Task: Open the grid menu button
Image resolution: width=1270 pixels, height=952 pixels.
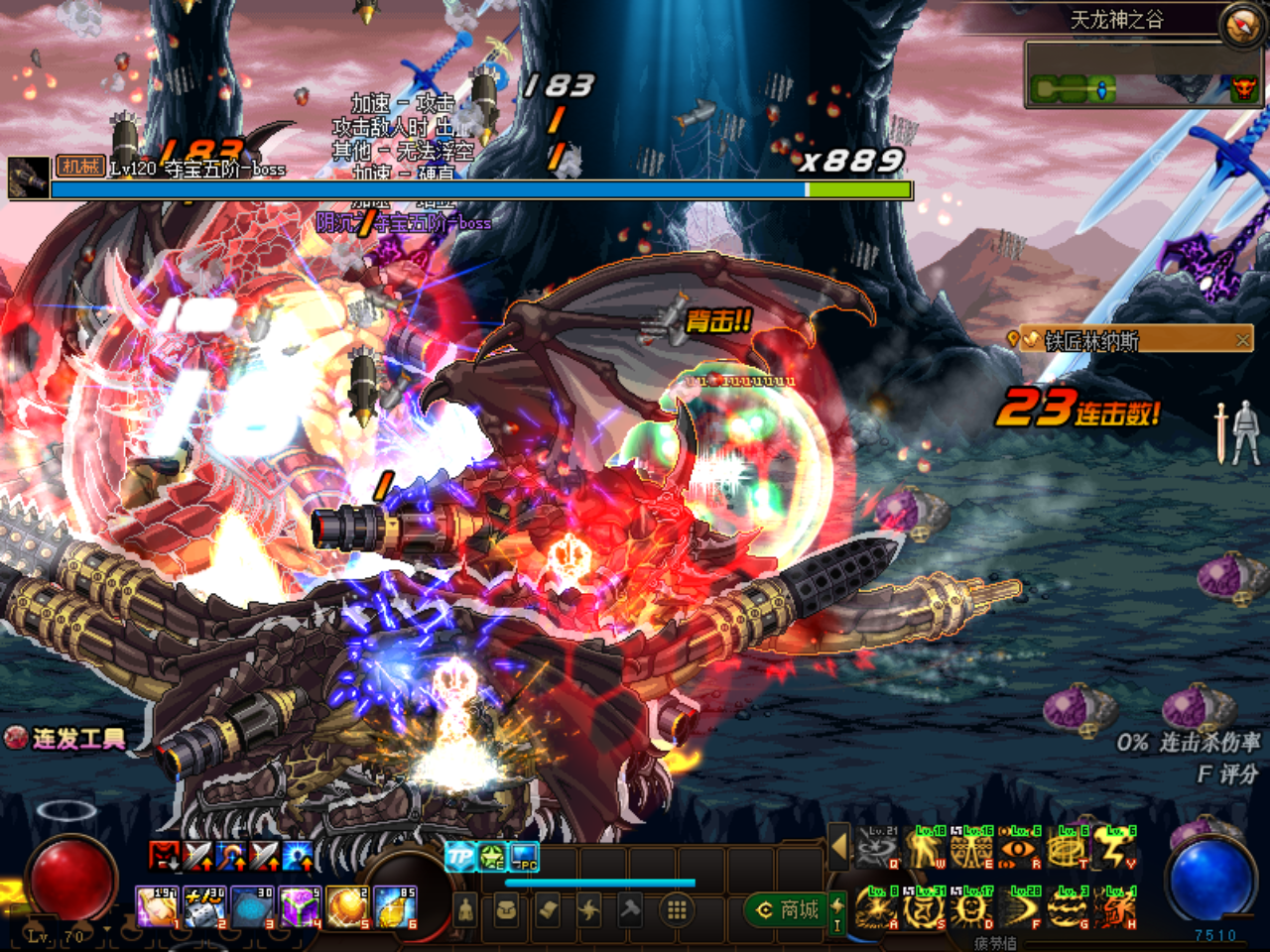Action: [677, 909]
